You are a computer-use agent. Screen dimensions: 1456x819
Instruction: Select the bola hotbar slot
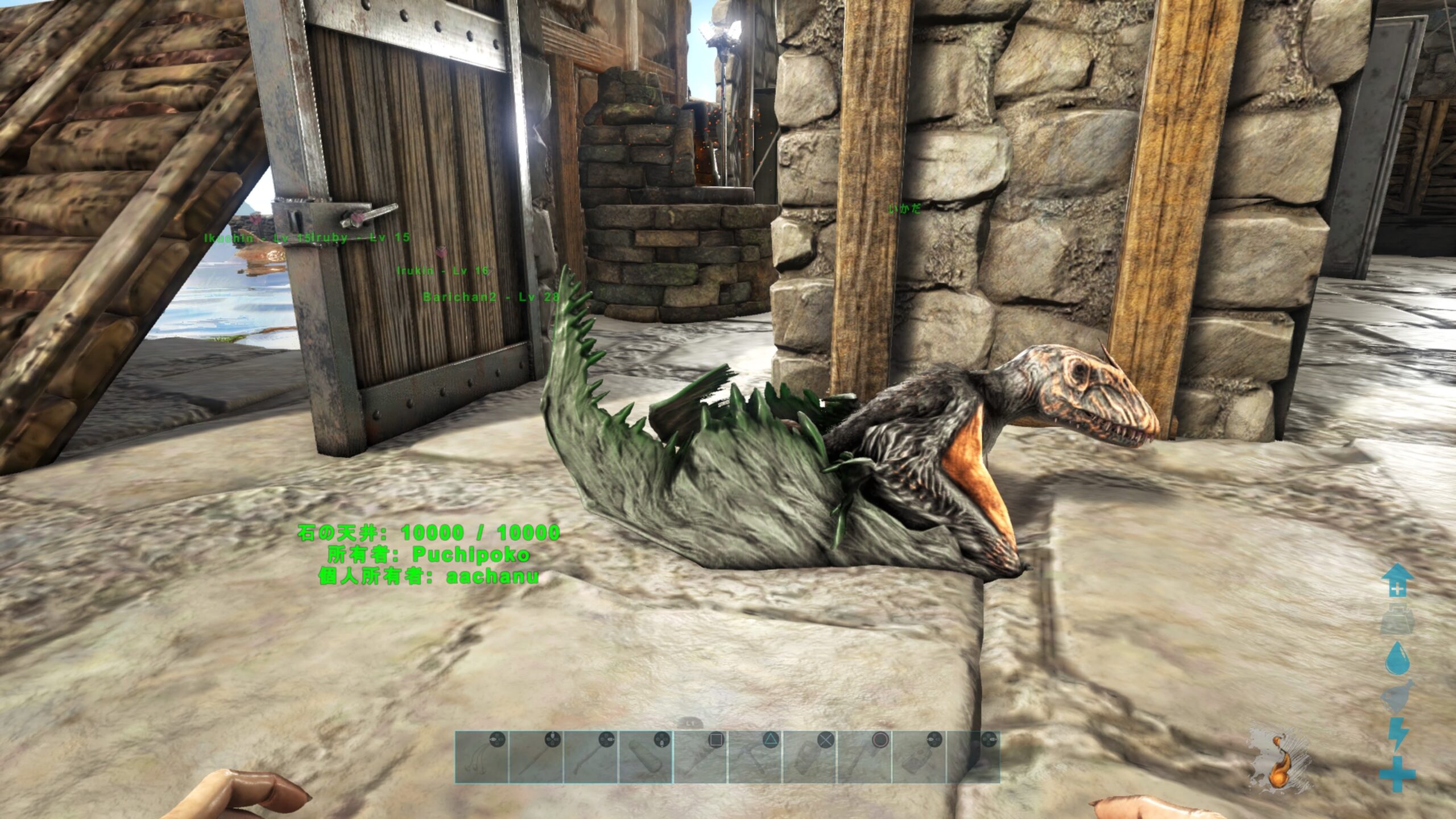click(x=481, y=757)
